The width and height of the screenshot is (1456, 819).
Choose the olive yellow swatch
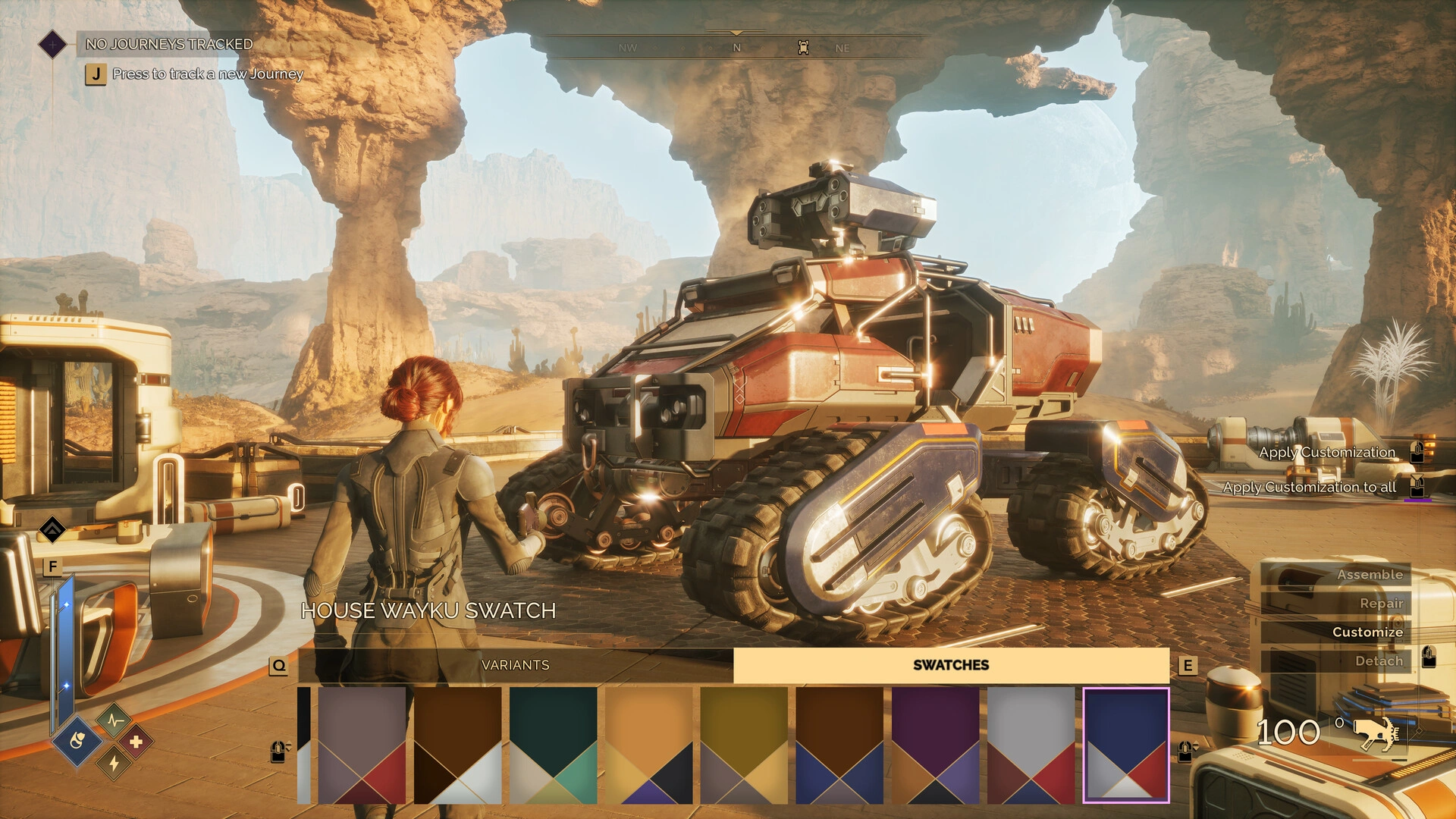(x=744, y=745)
